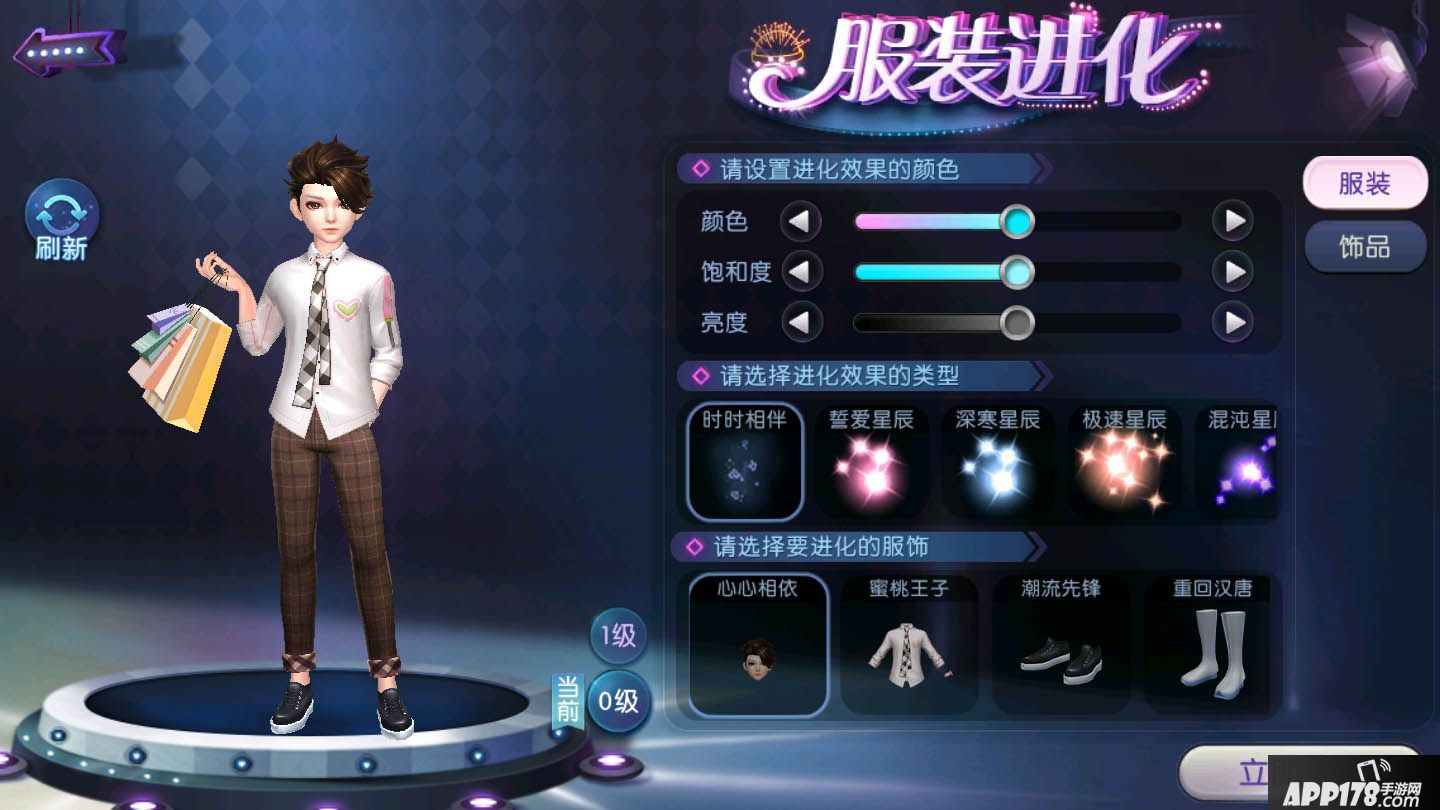Click the right arrow next to 颜色 slider
The image size is (1440, 810).
tap(1233, 221)
